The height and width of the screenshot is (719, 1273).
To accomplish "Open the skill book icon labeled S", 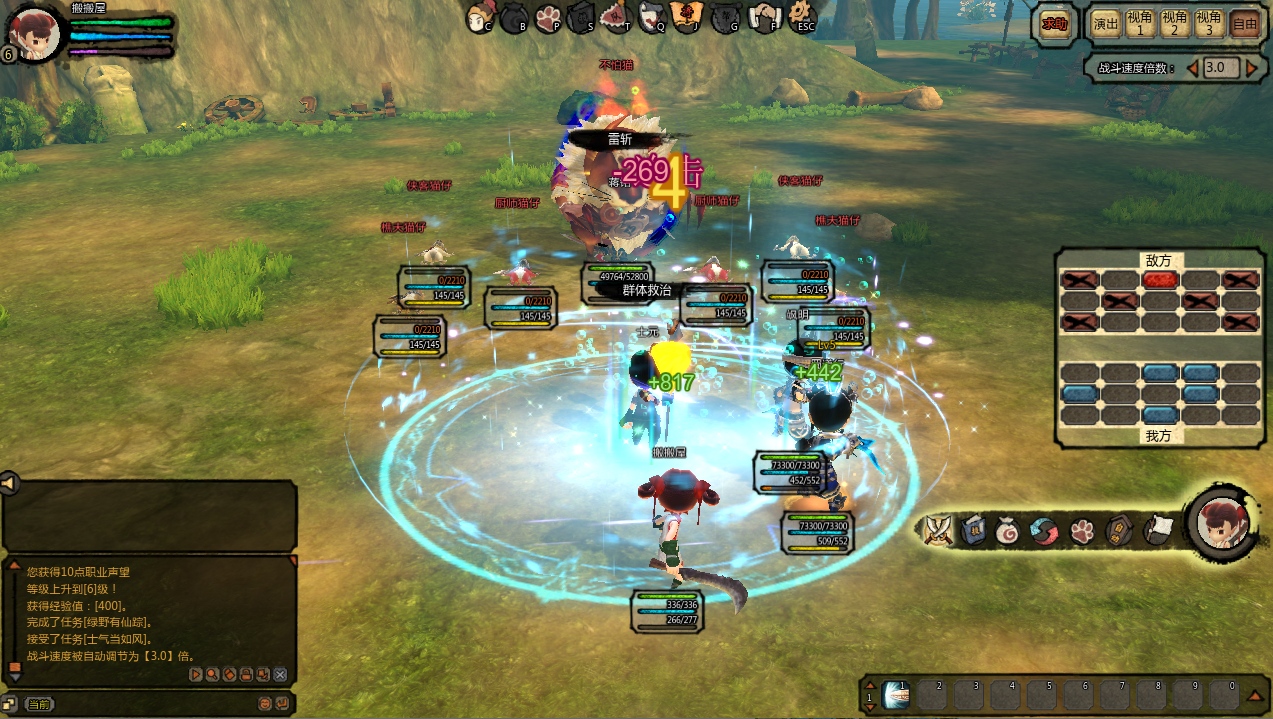I will coord(582,17).
